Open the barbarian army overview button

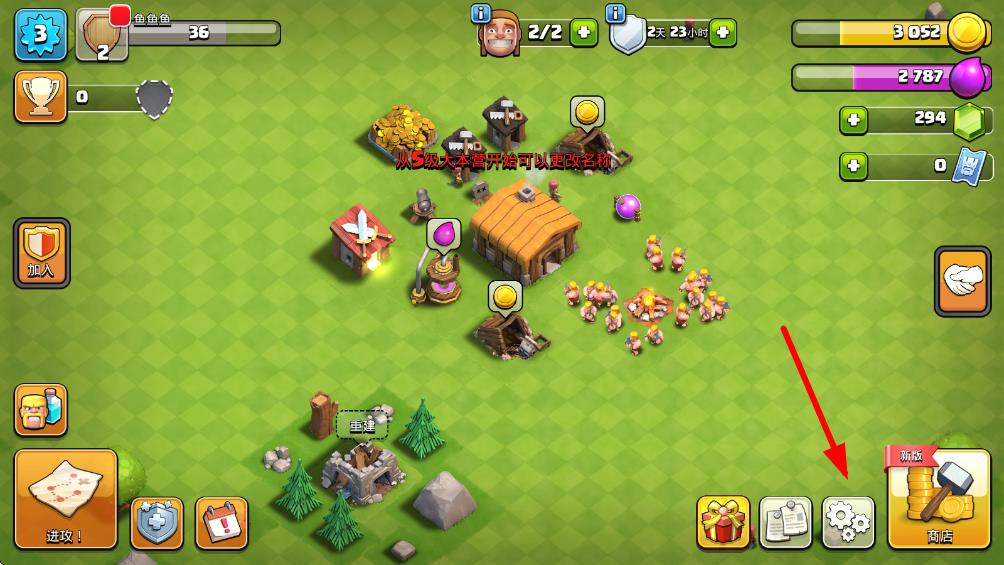pyautogui.click(x=41, y=410)
